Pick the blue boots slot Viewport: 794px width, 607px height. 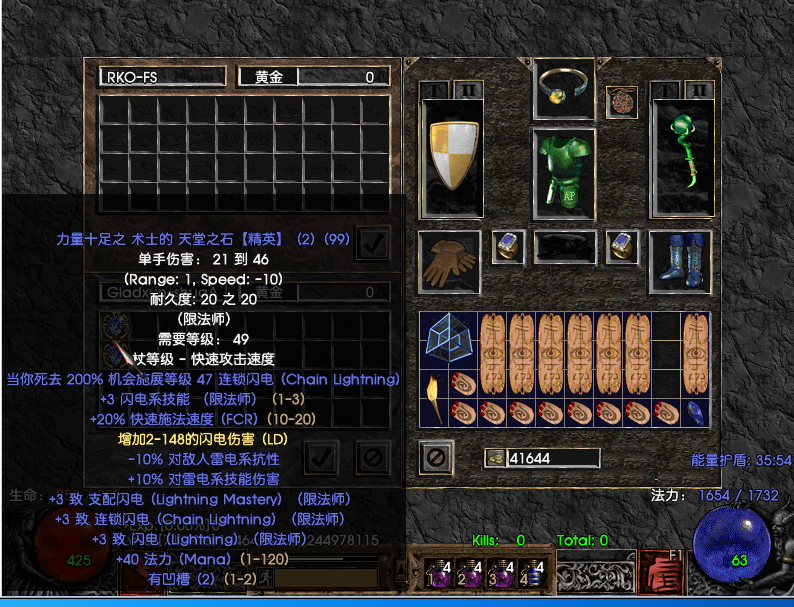[x=681, y=261]
